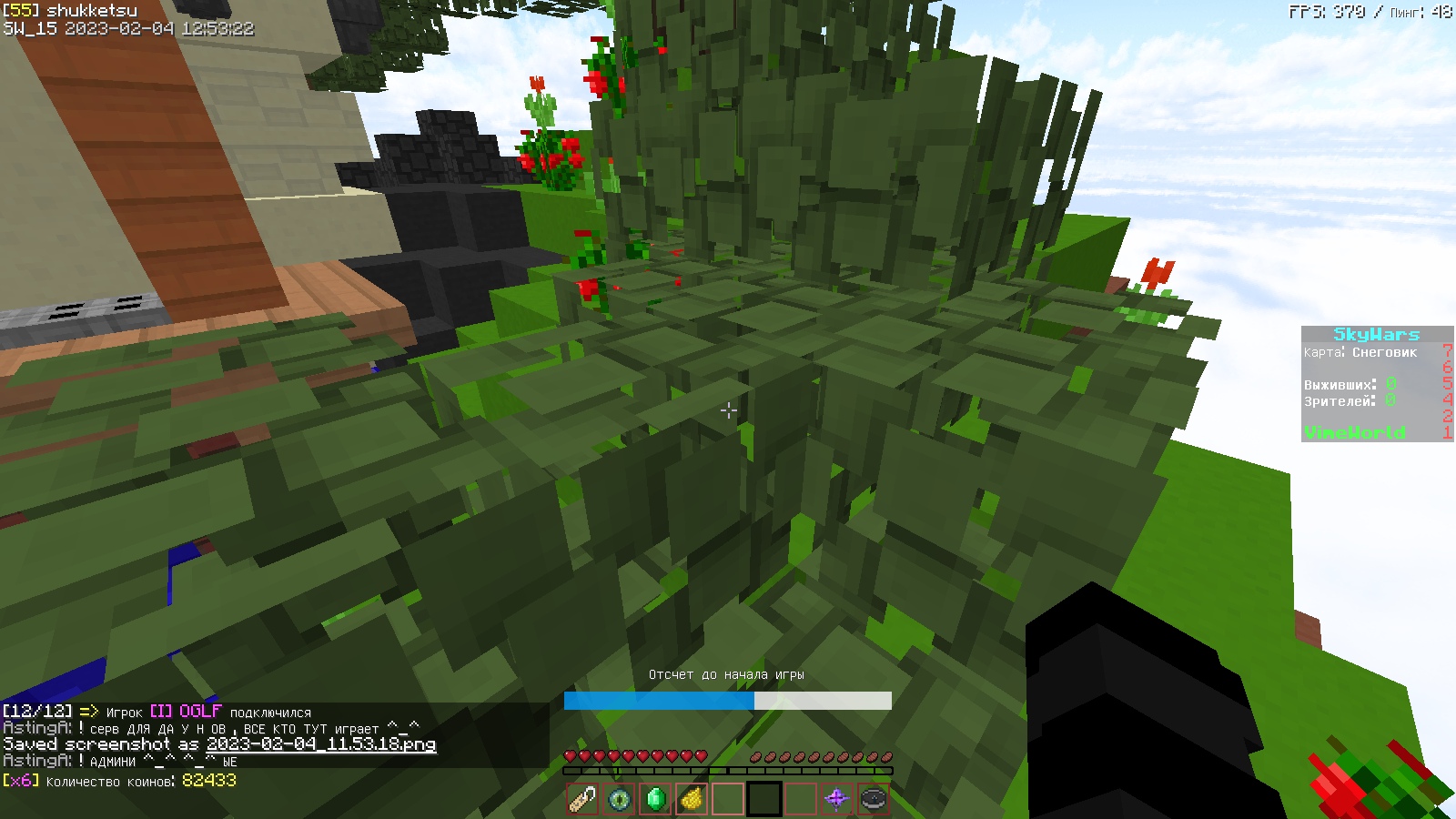Open cosmetics with the purple nether star item

835,798
